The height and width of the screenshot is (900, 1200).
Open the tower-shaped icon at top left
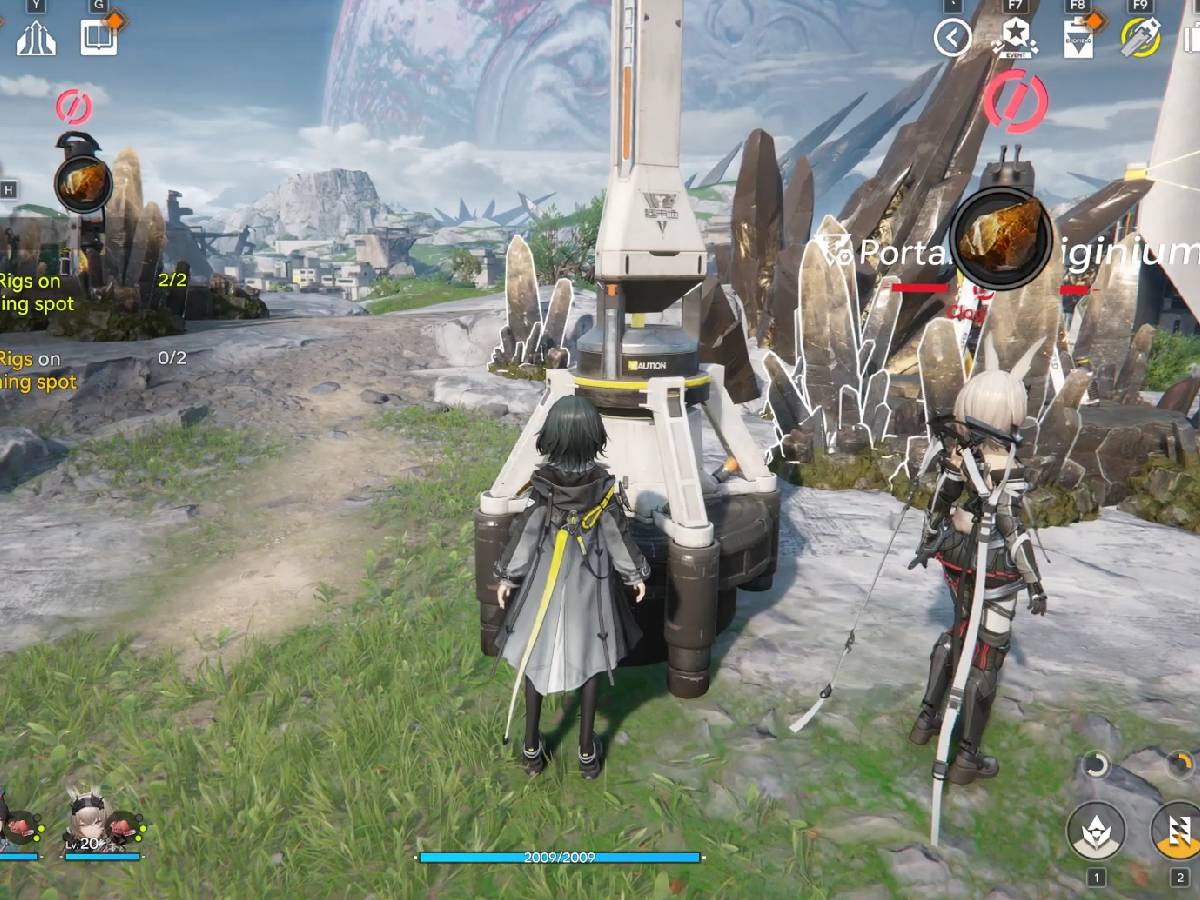[37, 38]
